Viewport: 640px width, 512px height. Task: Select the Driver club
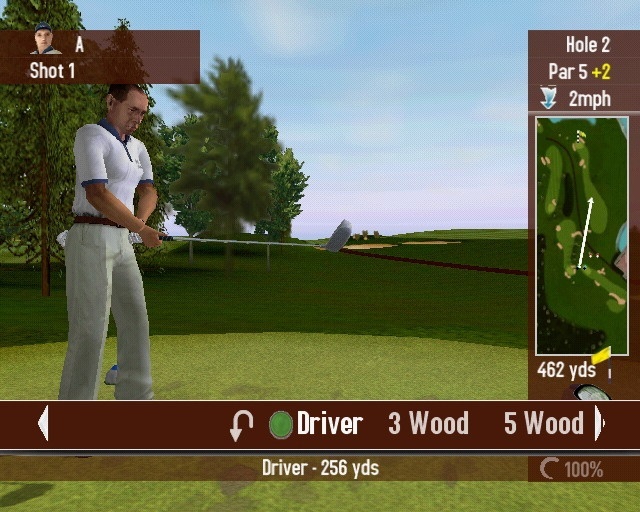point(328,423)
